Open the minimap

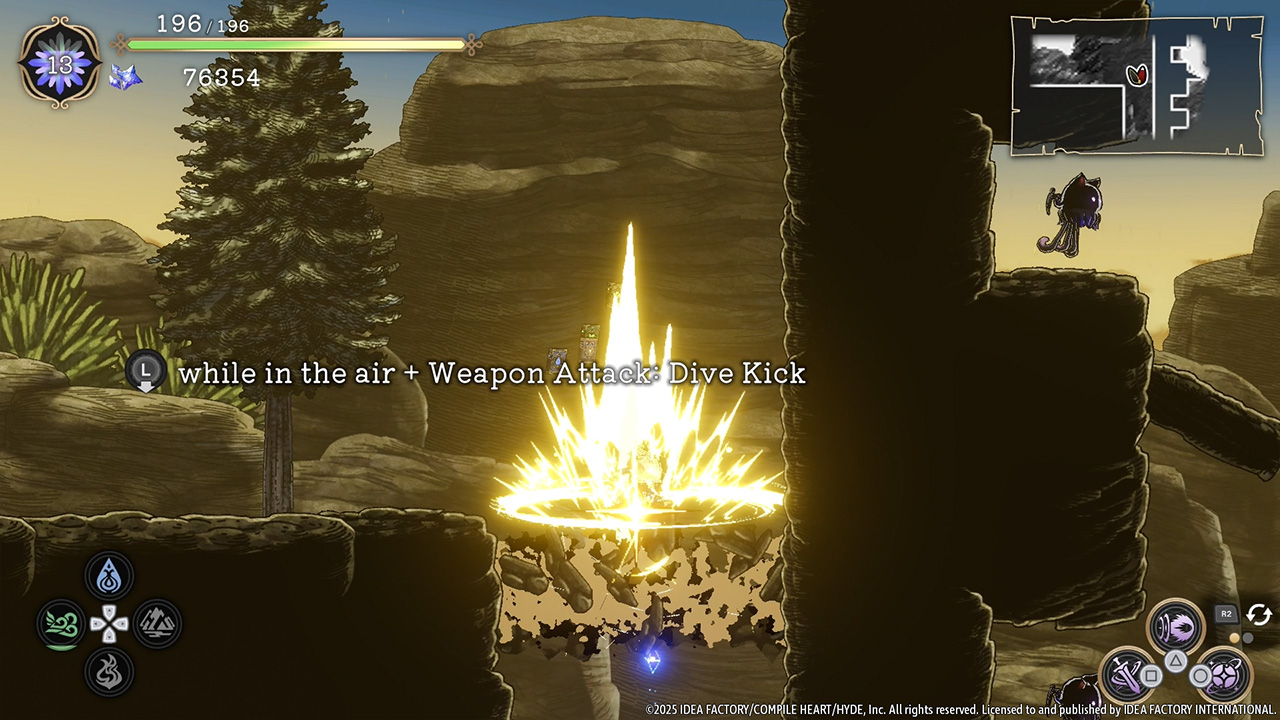pos(1136,85)
